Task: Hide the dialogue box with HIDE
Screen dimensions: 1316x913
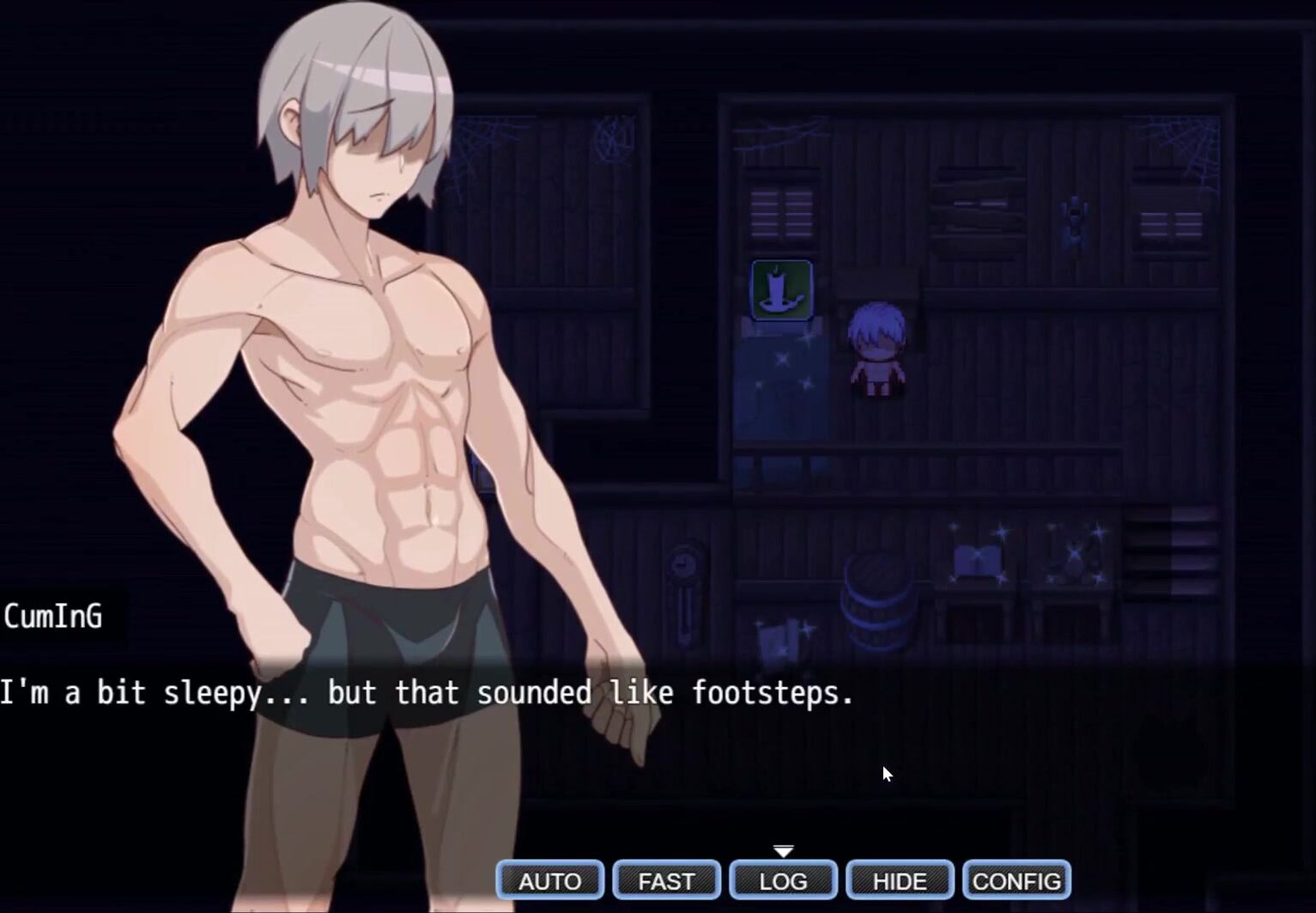Action: [900, 880]
